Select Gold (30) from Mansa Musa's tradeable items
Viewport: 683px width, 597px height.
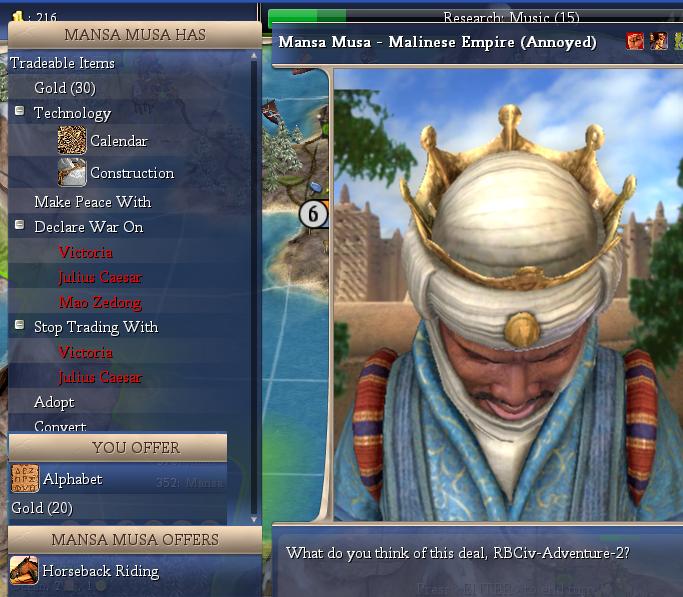click(x=64, y=88)
